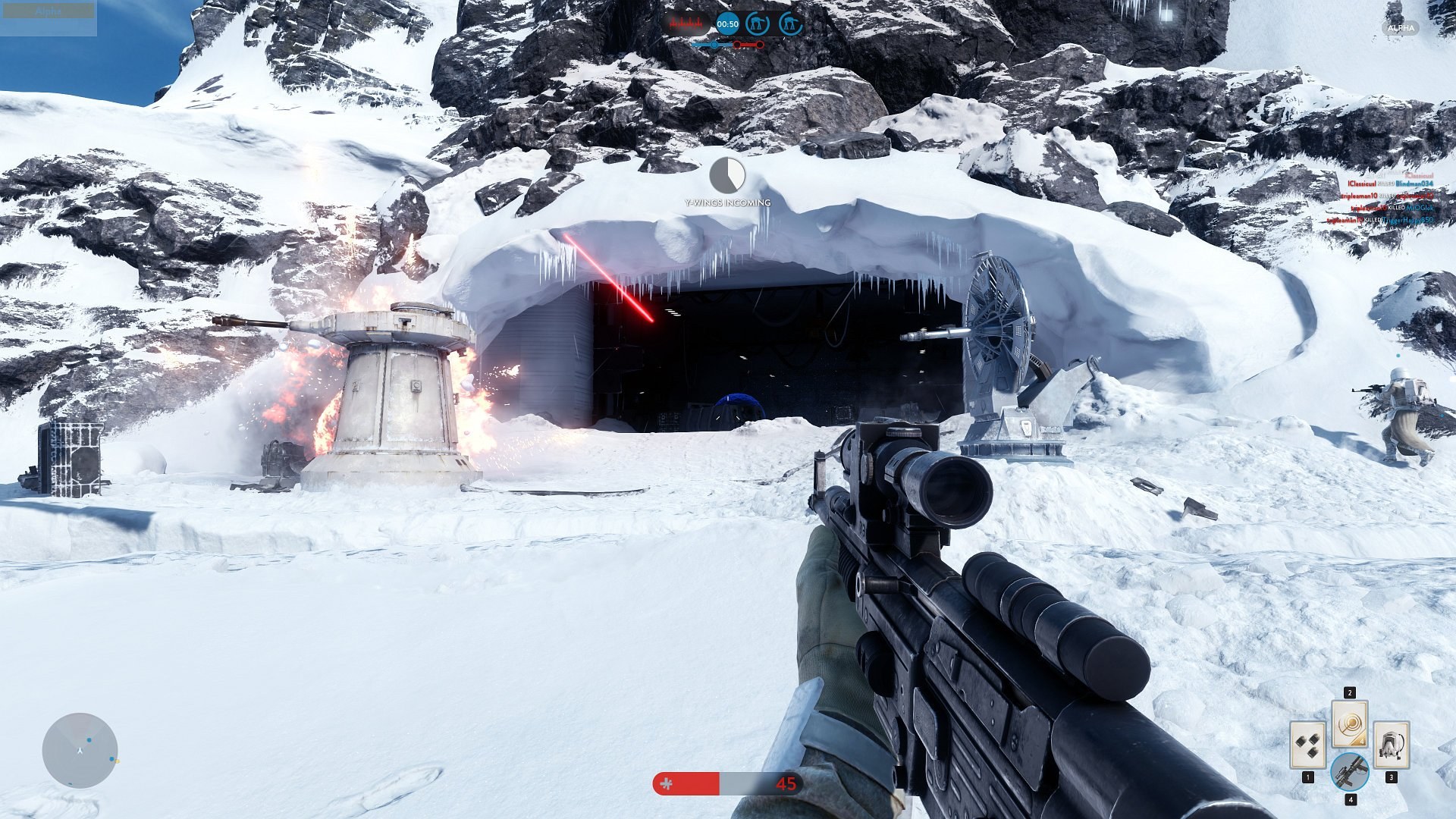Screen dimensions: 1456x819
Task: Click the right AT-AT health indicator
Action: tap(792, 24)
